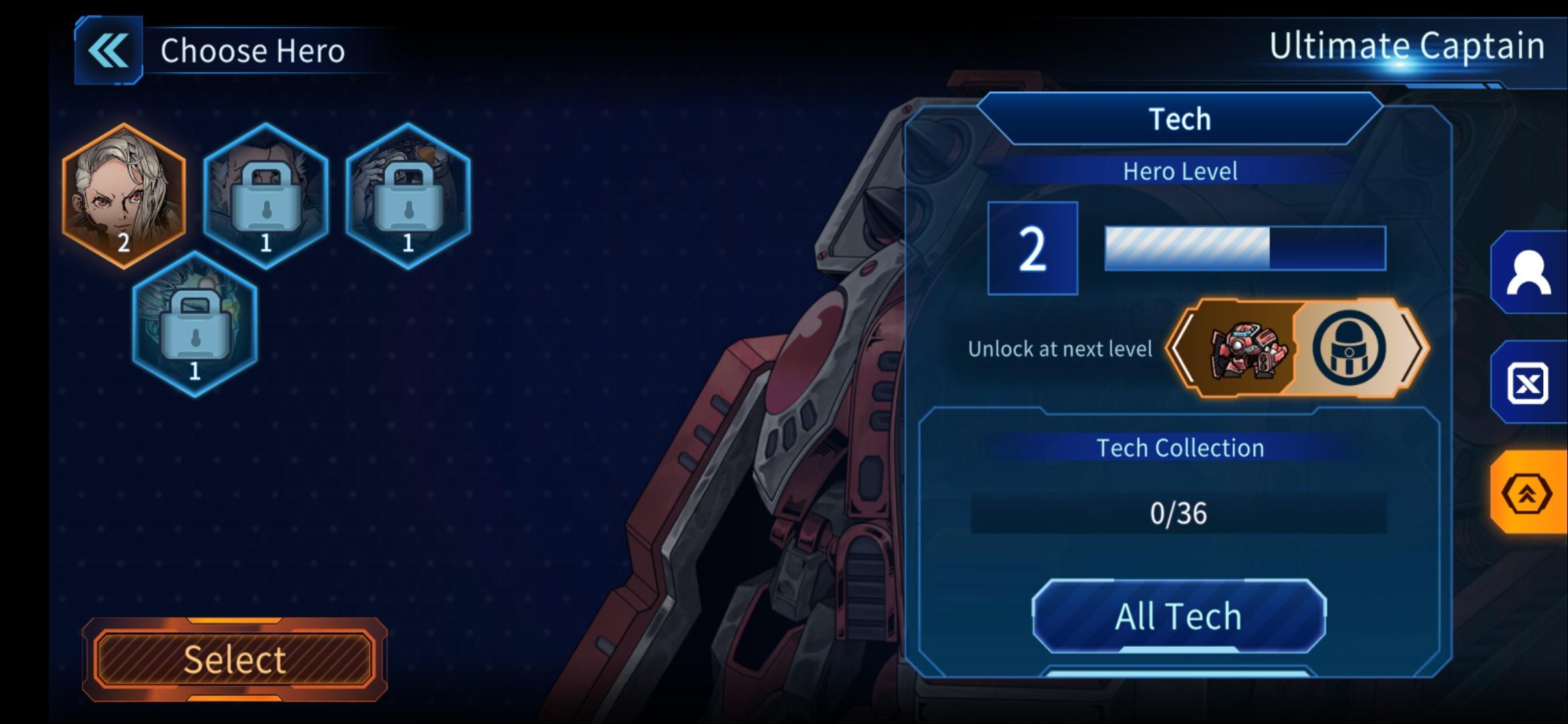Confirm hero with the Select button
This screenshot has width=1568, height=724.
point(234,660)
